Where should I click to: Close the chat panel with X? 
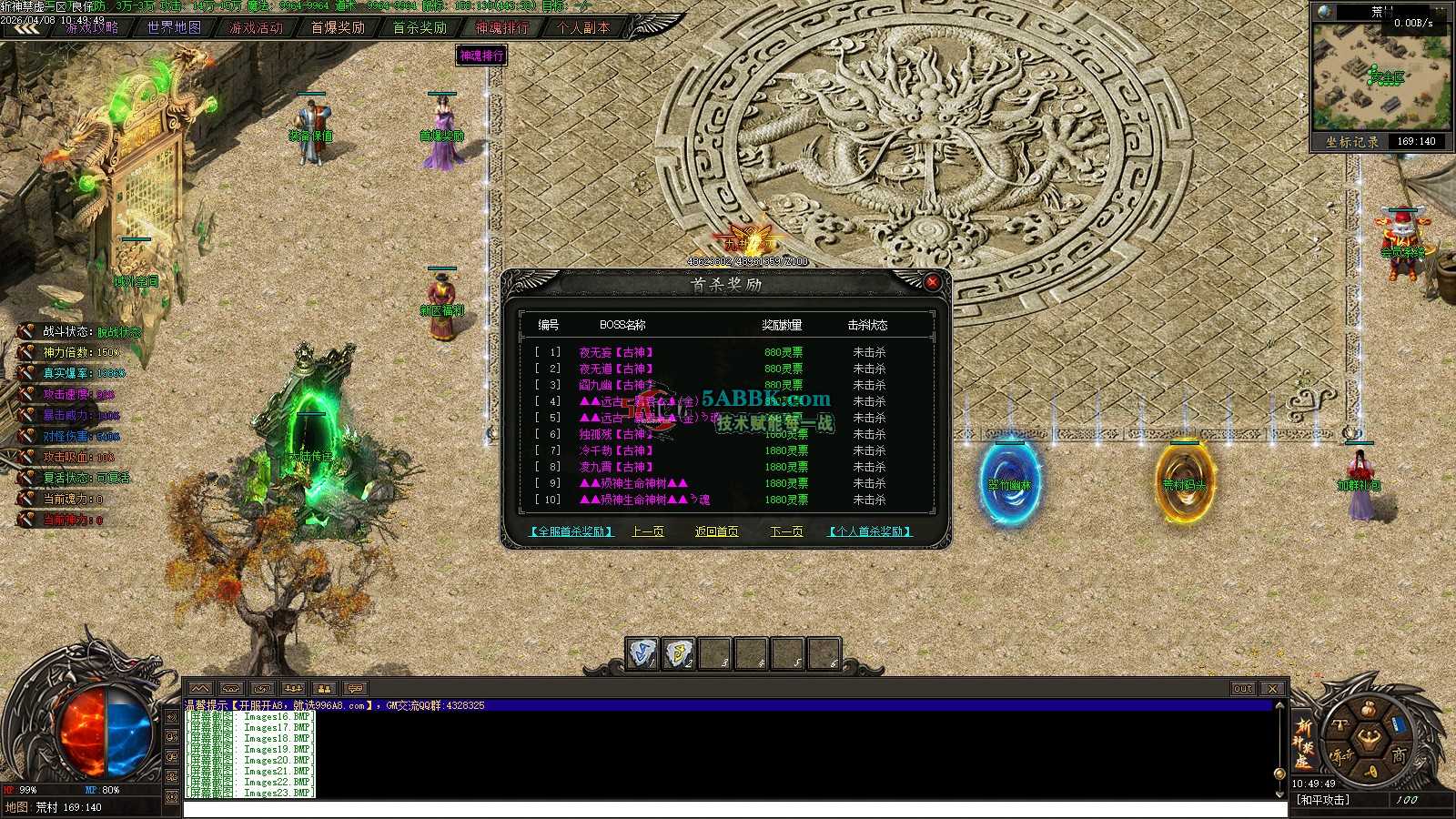tap(1272, 689)
